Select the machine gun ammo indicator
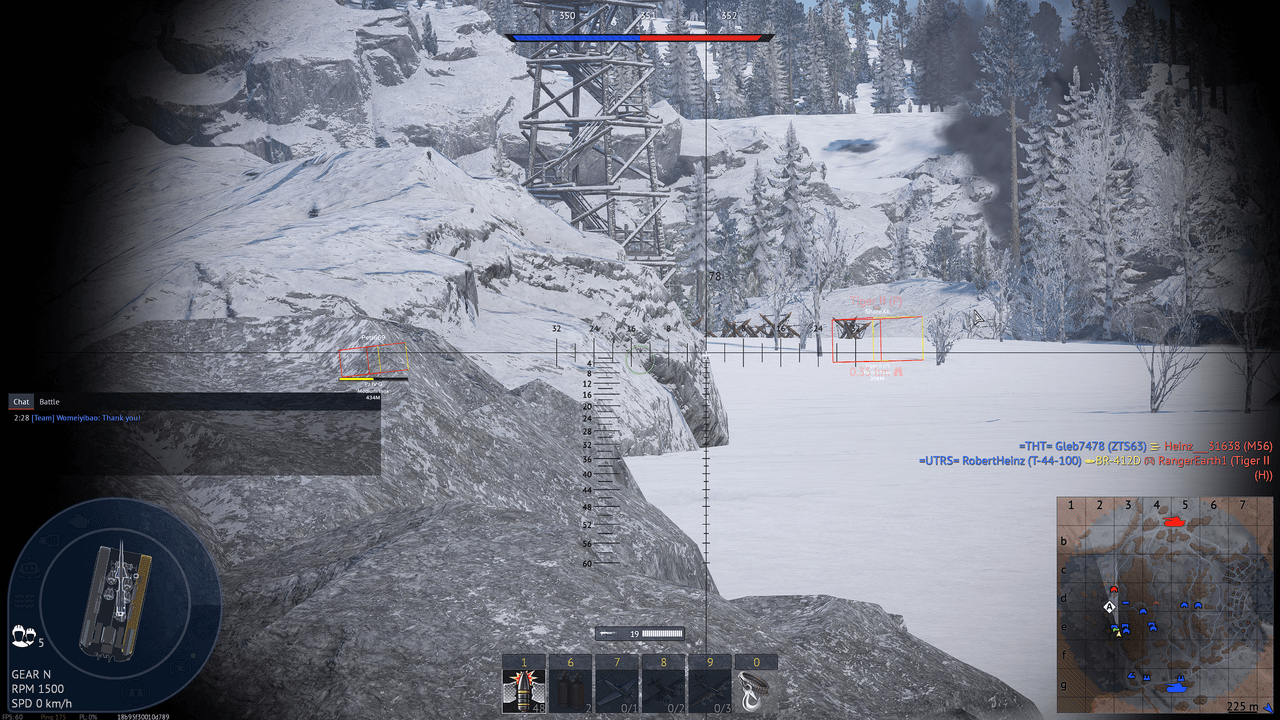The height and width of the screenshot is (720, 1280). pos(640,633)
